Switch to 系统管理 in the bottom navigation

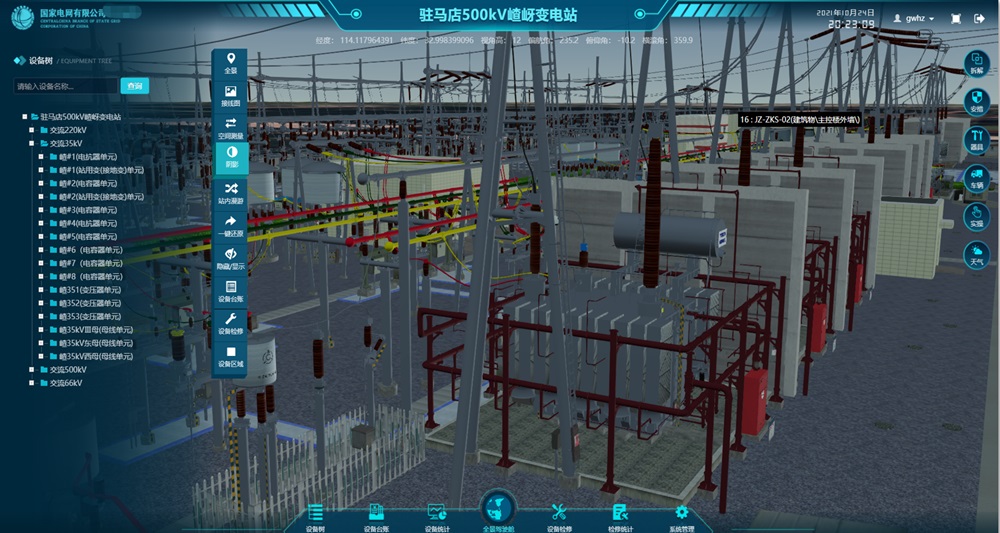pyautogui.click(x=682, y=517)
